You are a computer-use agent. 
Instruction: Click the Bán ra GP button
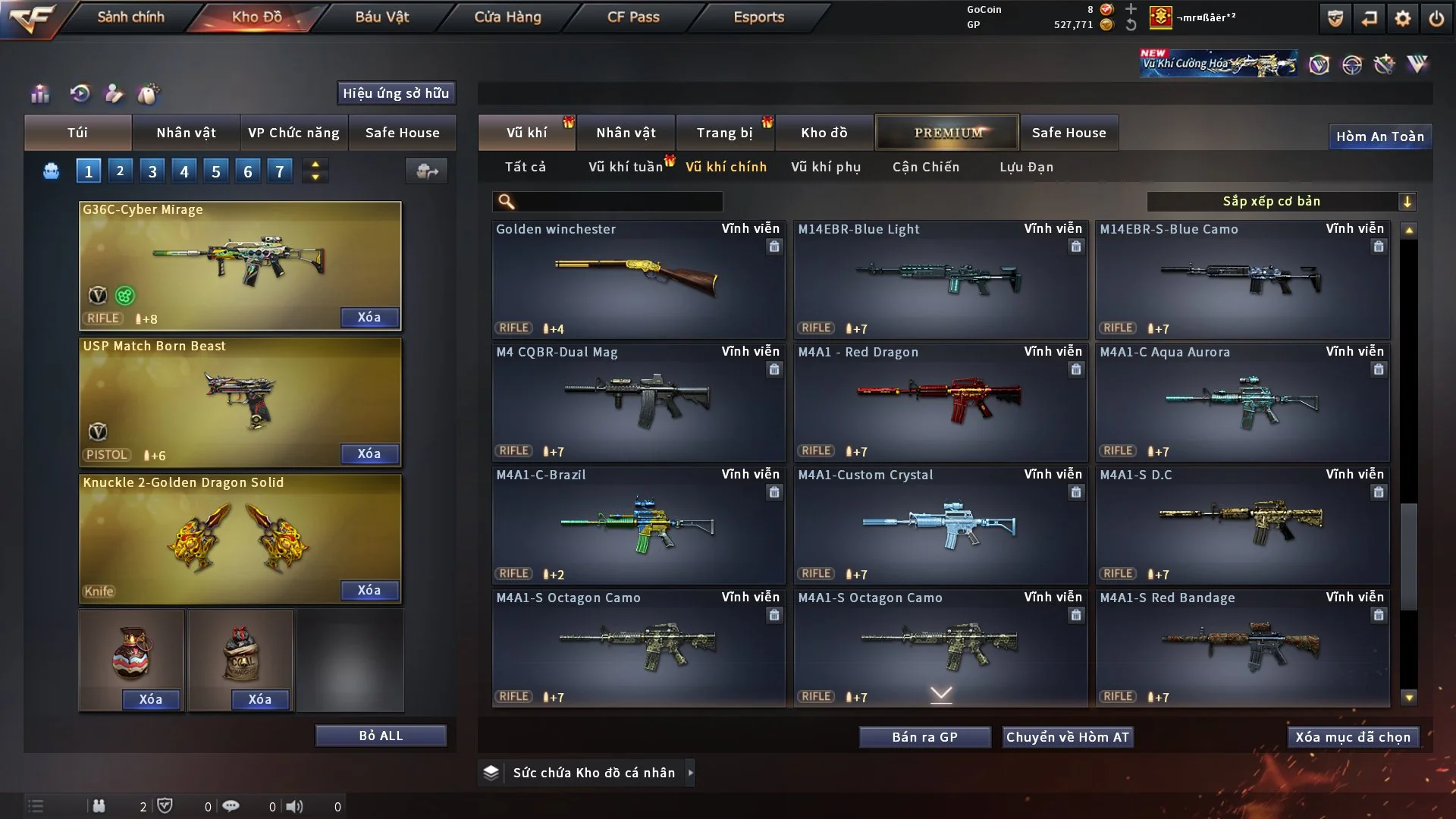tap(924, 737)
